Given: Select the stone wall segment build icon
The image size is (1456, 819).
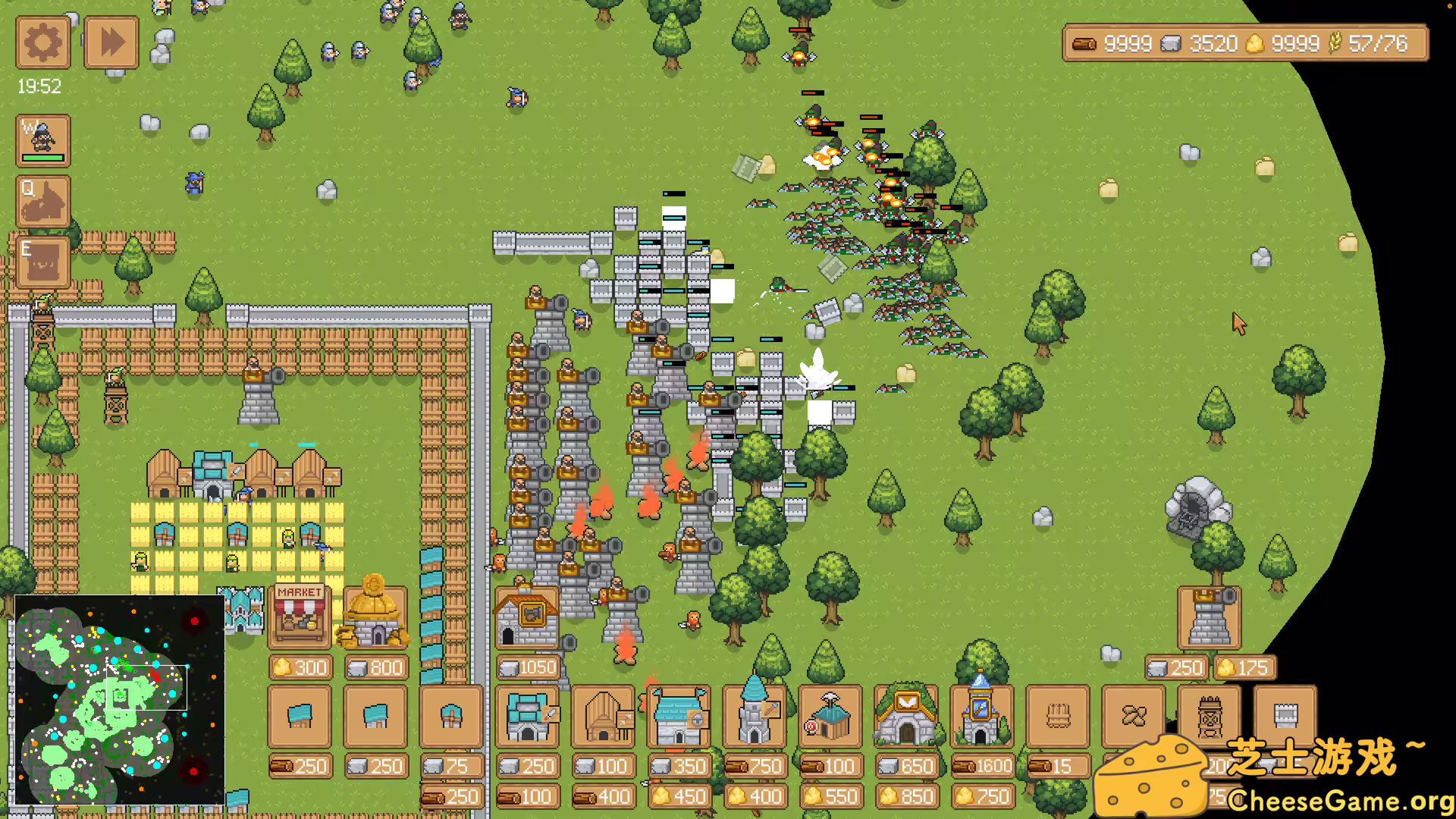Looking at the screenshot, I should (x=1285, y=717).
